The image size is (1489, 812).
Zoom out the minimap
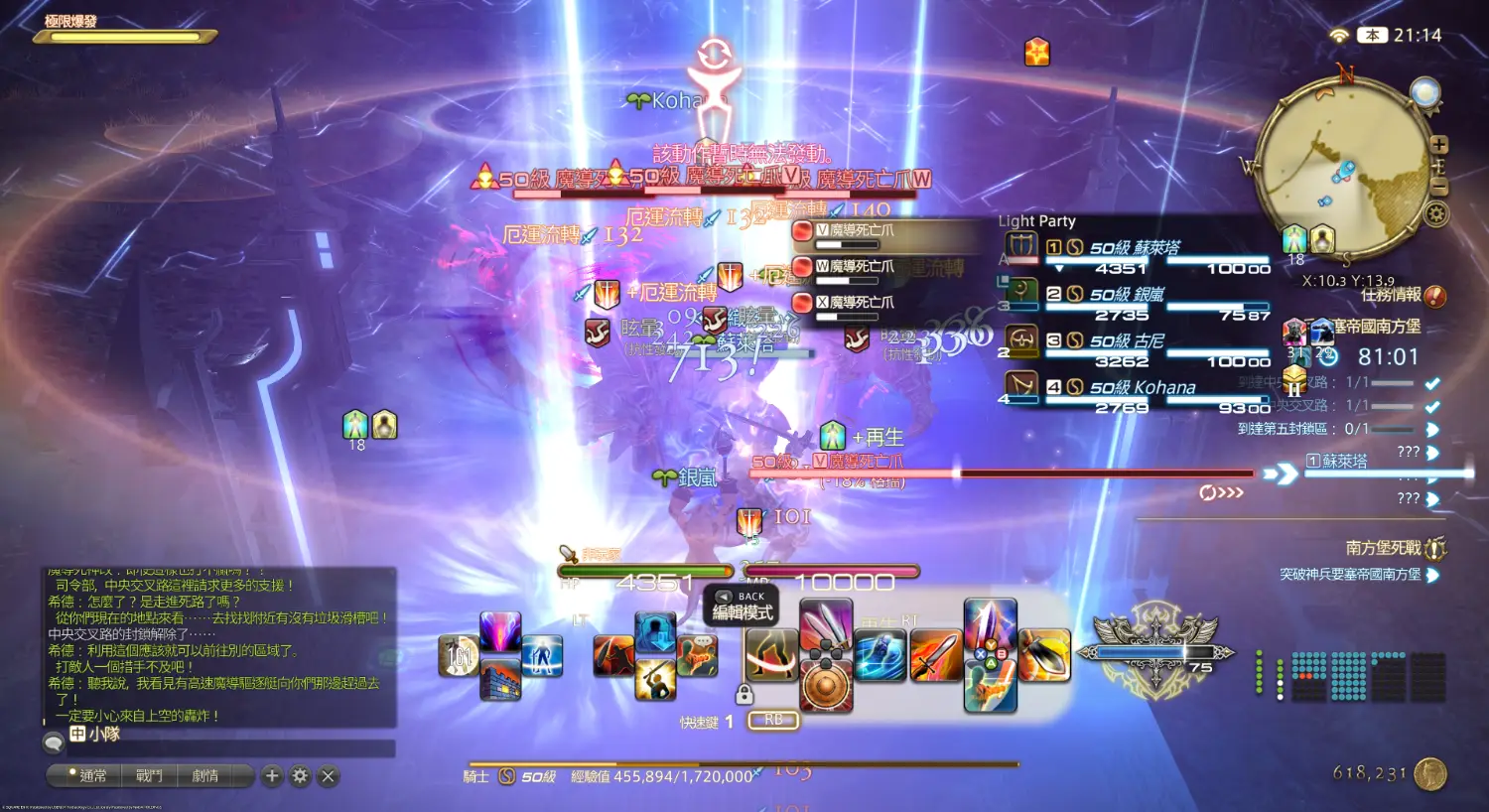pyautogui.click(x=1438, y=188)
